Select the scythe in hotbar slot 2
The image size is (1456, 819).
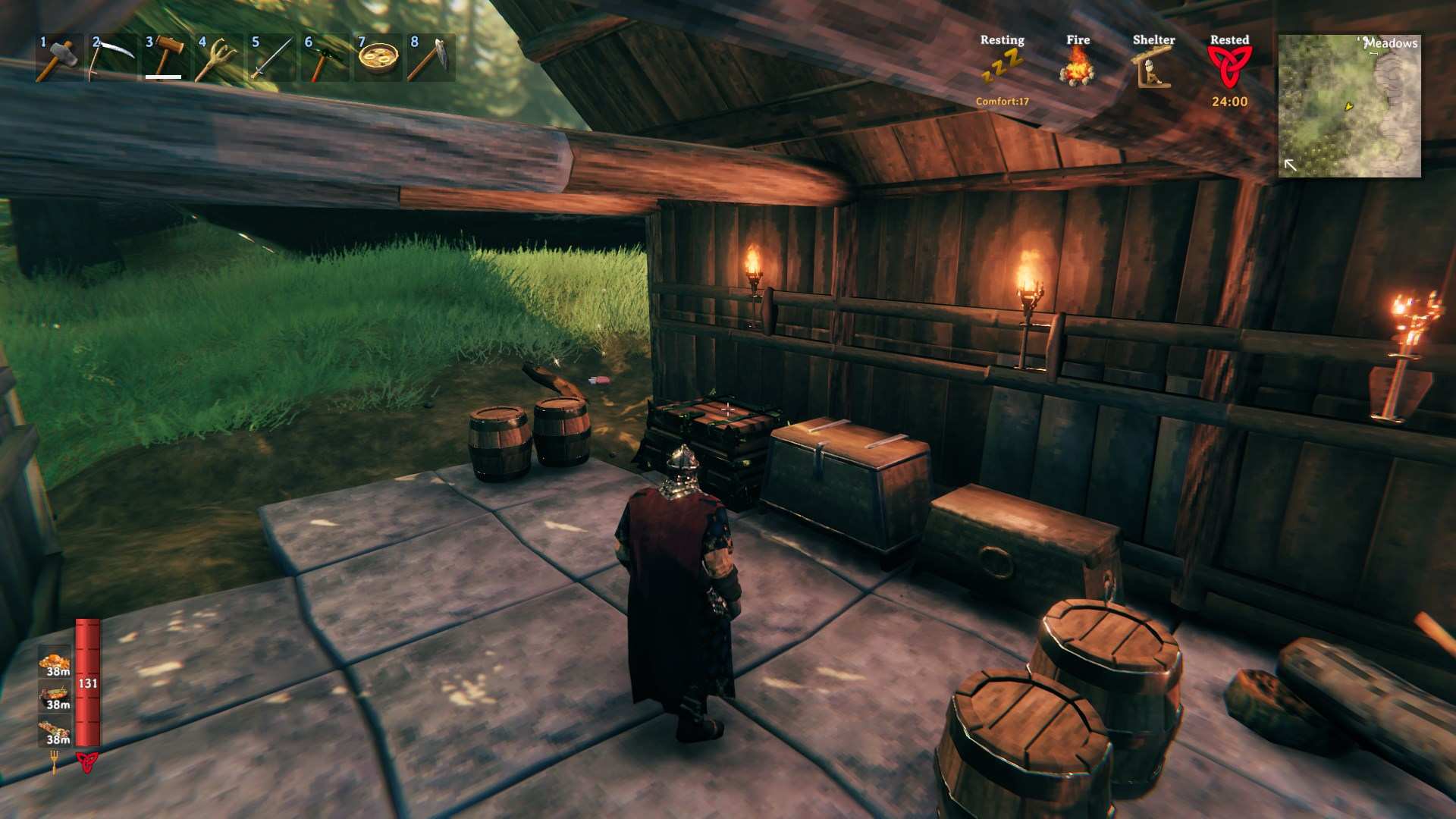[x=112, y=58]
